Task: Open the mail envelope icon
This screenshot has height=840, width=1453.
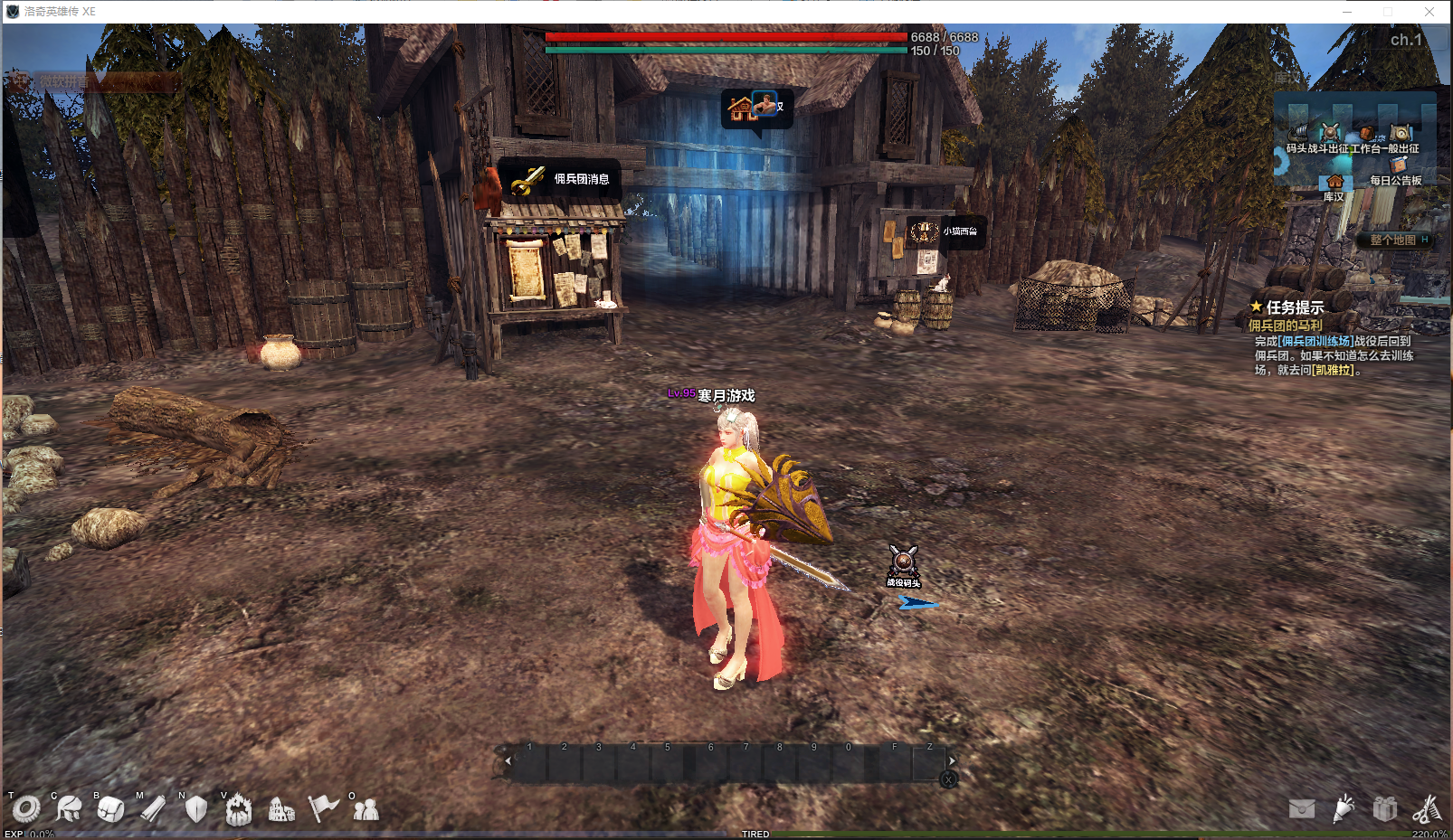Action: [1302, 808]
